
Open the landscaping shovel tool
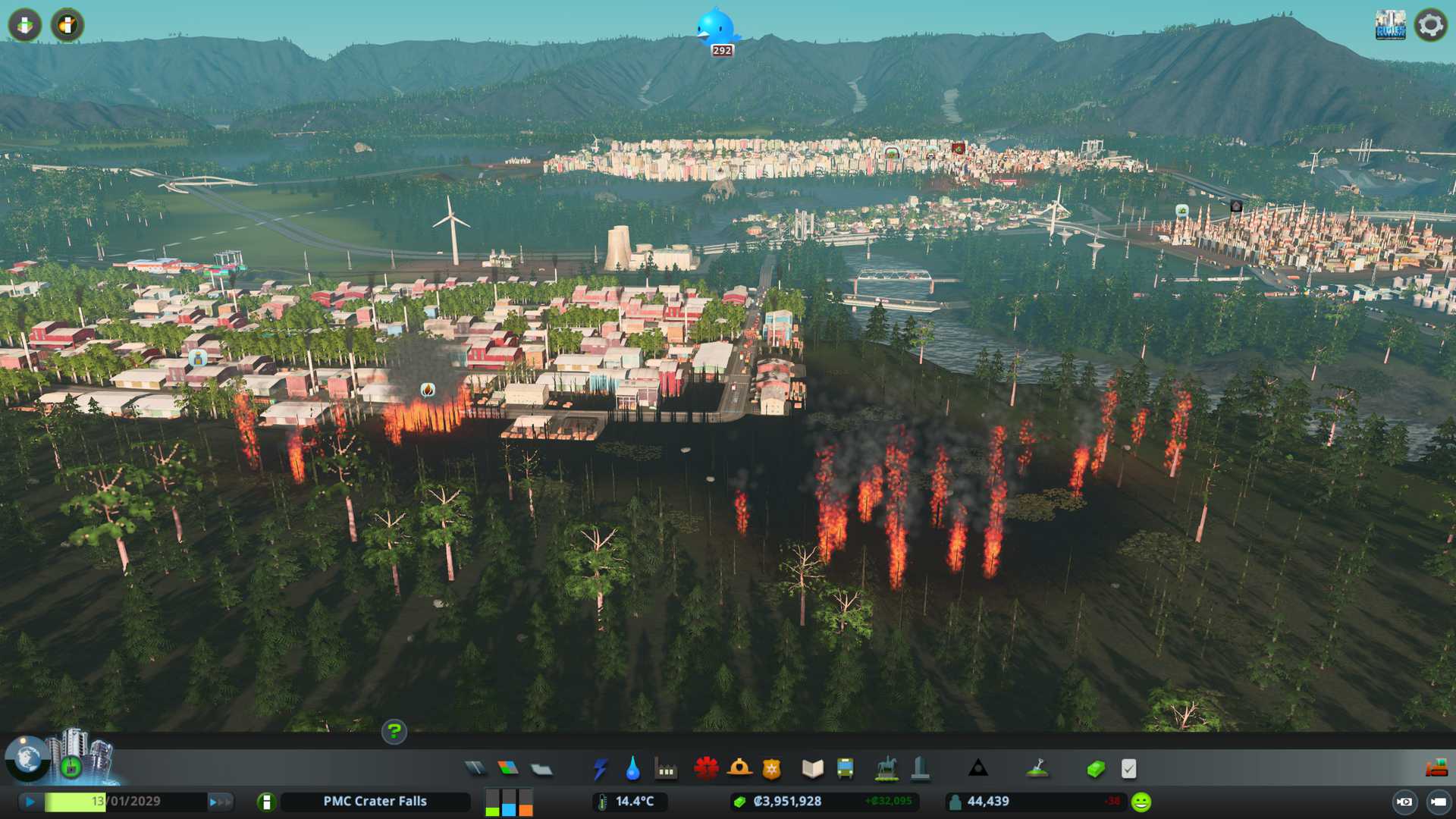tap(1037, 769)
